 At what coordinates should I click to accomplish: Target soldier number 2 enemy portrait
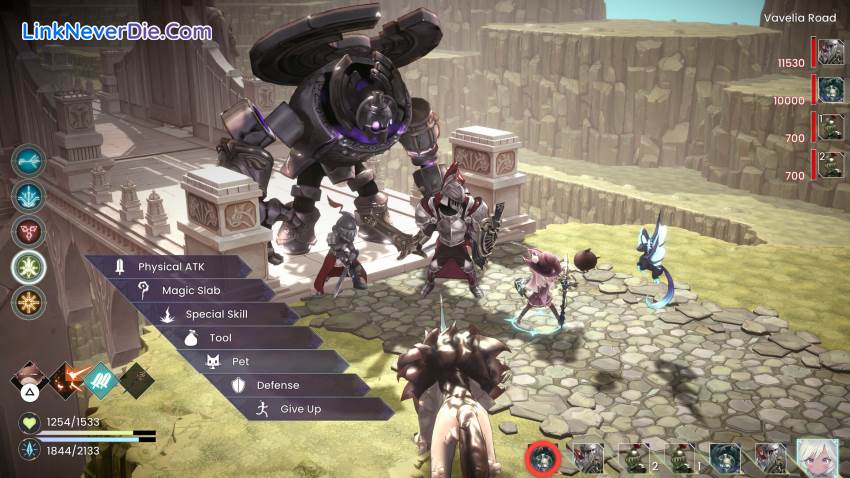831,165
